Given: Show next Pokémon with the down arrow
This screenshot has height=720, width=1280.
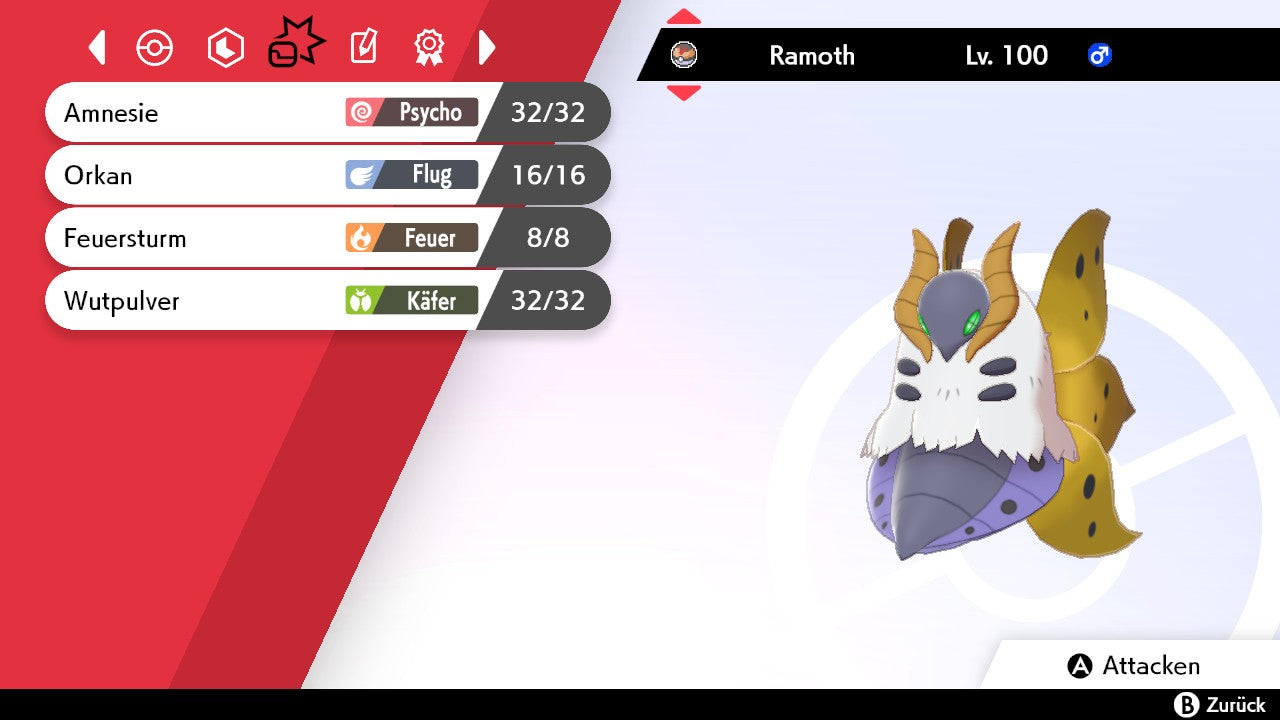Looking at the screenshot, I should [684, 93].
